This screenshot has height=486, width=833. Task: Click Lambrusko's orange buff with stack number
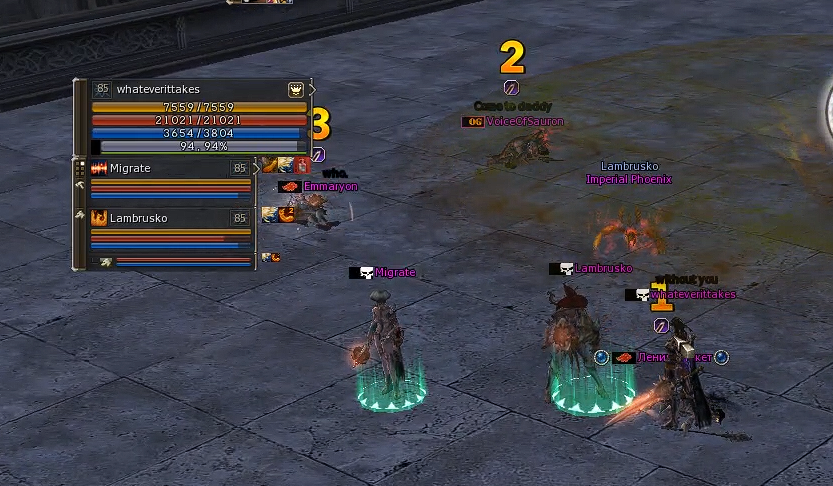(x=286, y=213)
